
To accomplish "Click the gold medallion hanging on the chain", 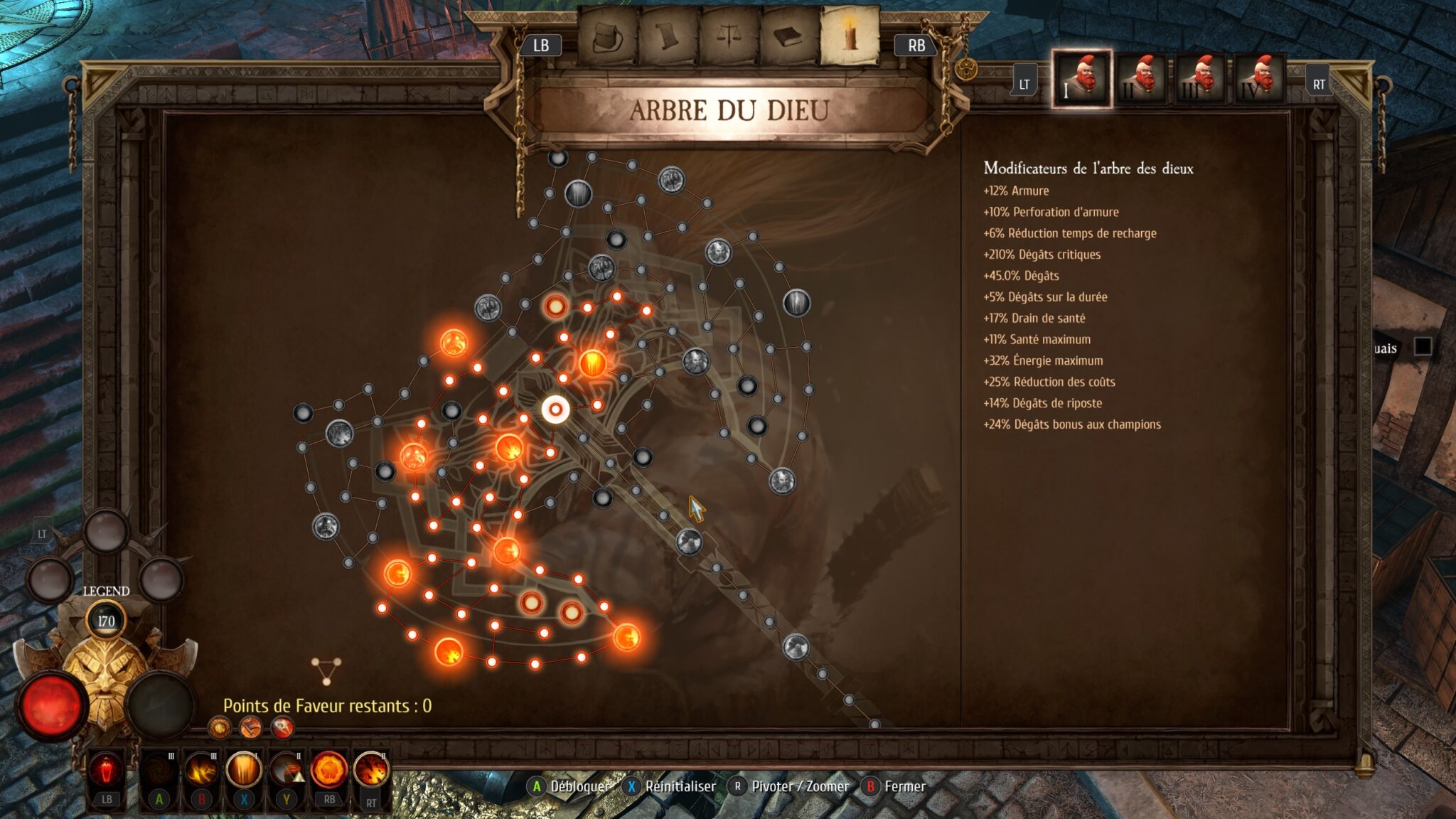I will coord(966,69).
